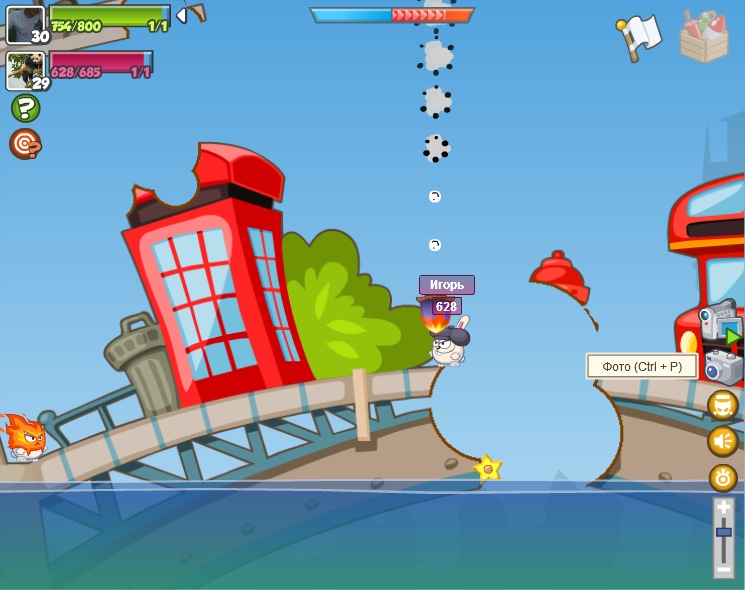Collapse the team panel with the white arrow
This screenshot has width=745, height=590.
181,16
